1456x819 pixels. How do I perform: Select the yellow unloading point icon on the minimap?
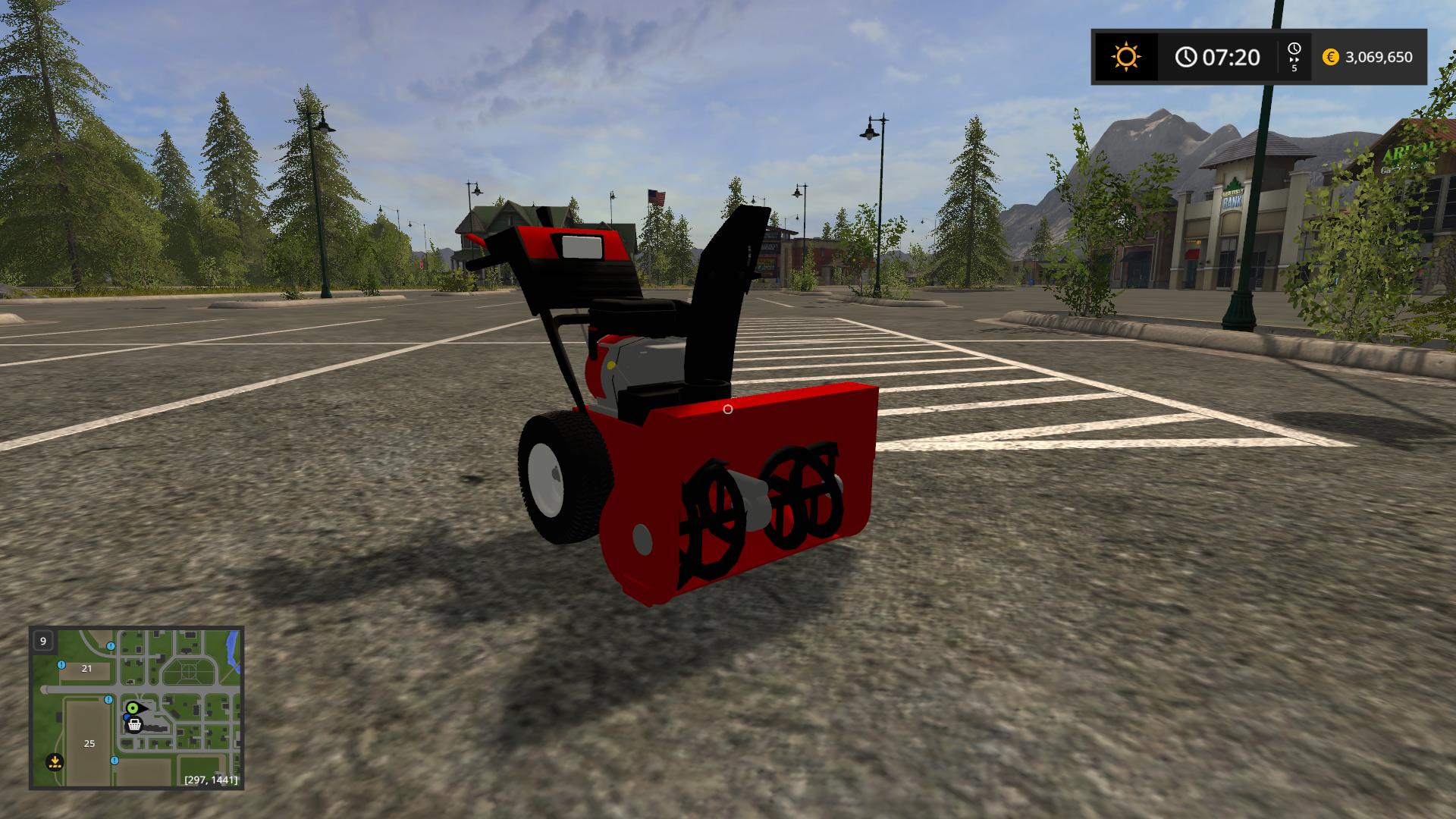point(55,762)
